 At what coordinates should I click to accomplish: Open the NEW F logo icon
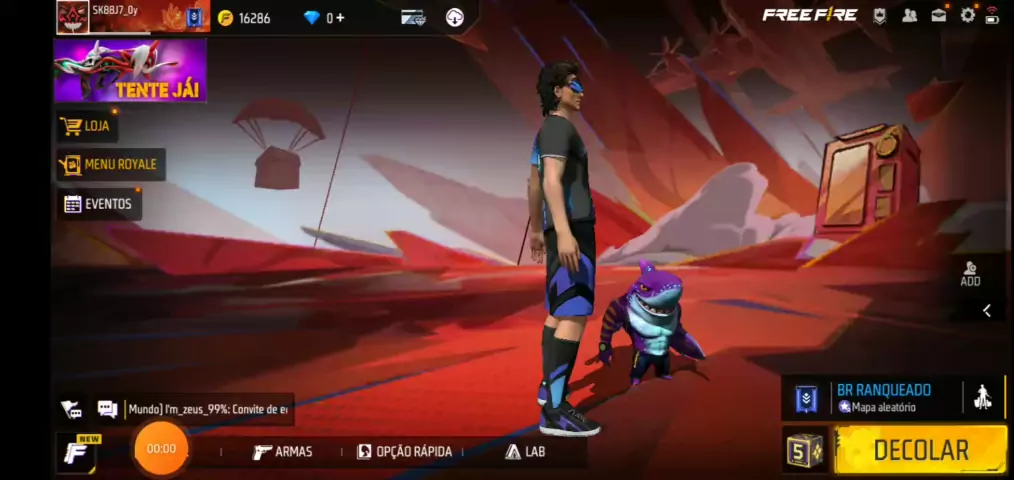click(x=76, y=452)
